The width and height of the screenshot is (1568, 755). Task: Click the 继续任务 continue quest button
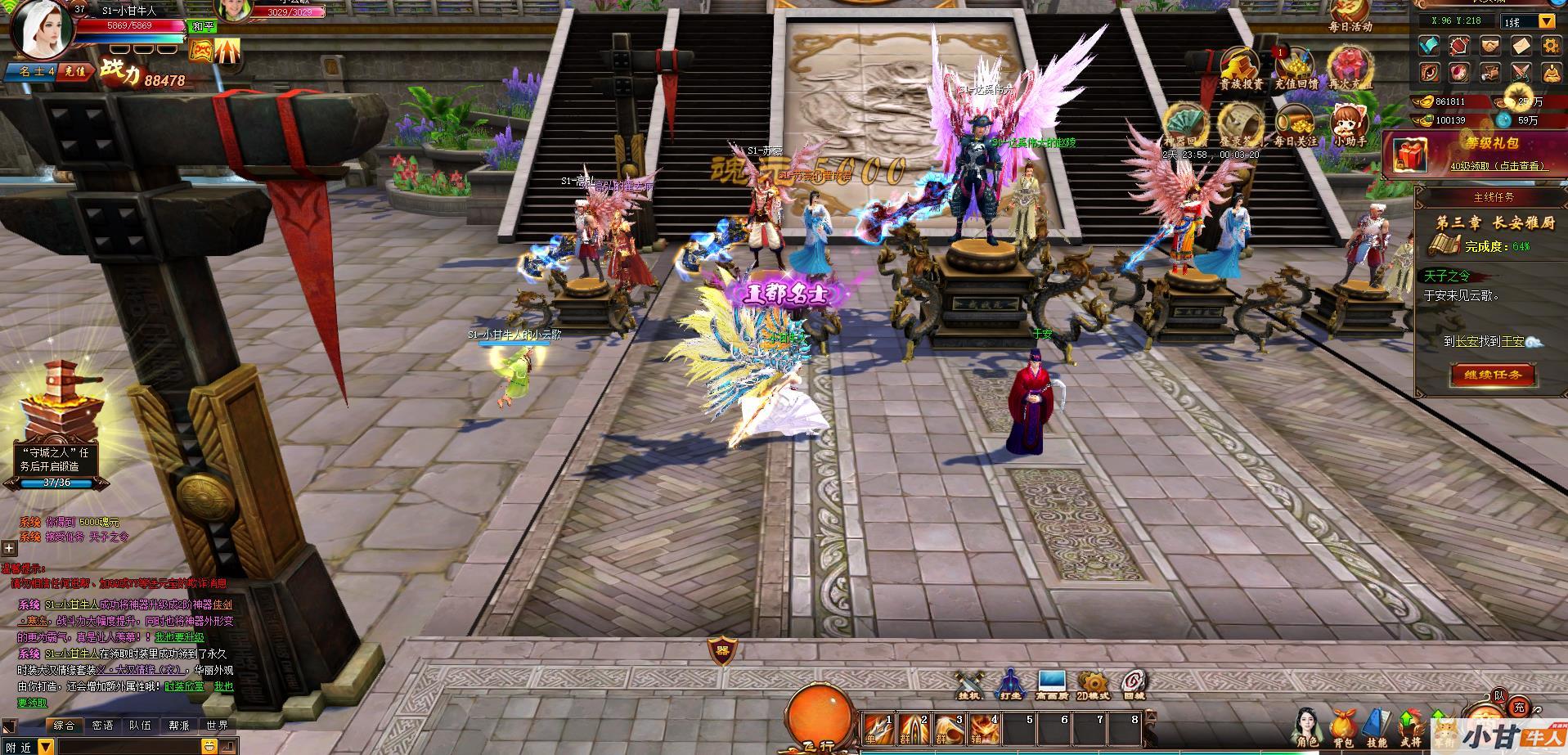coord(1493,375)
